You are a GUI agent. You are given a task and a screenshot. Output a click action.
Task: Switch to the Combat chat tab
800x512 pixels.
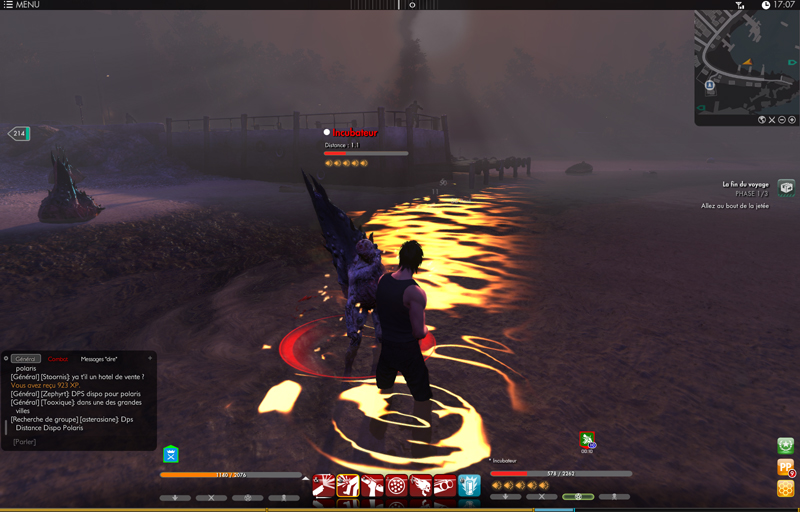[58, 359]
